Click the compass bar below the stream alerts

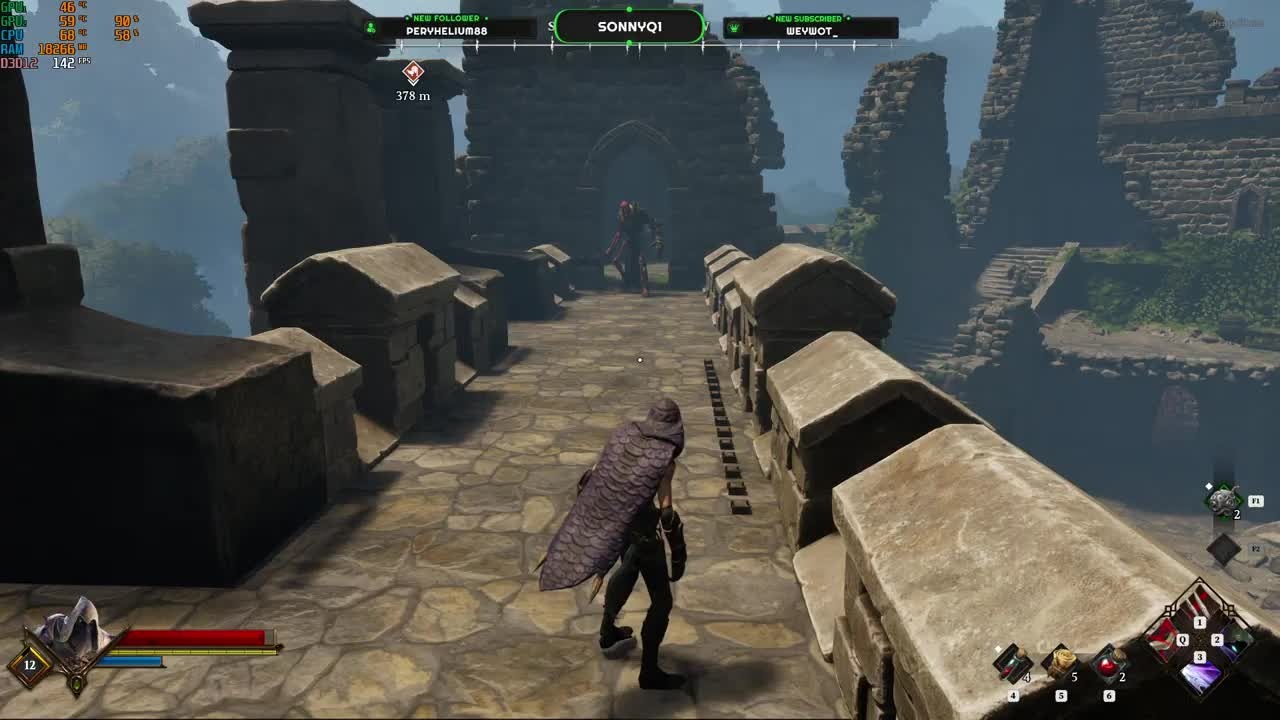(x=630, y=45)
